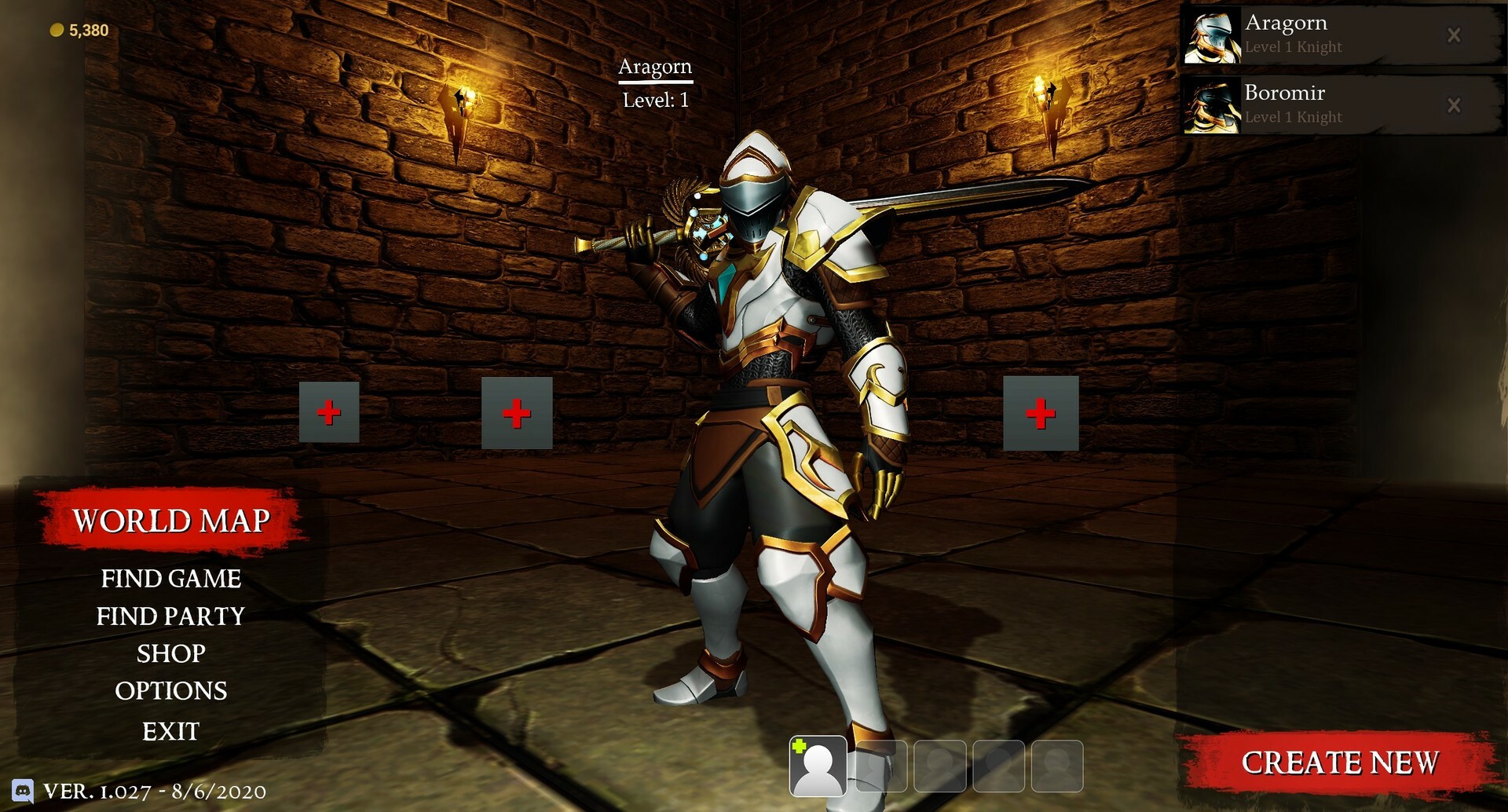Image resolution: width=1508 pixels, height=812 pixels.
Task: Click EXIT at the bottom of the menu
Action: point(171,731)
